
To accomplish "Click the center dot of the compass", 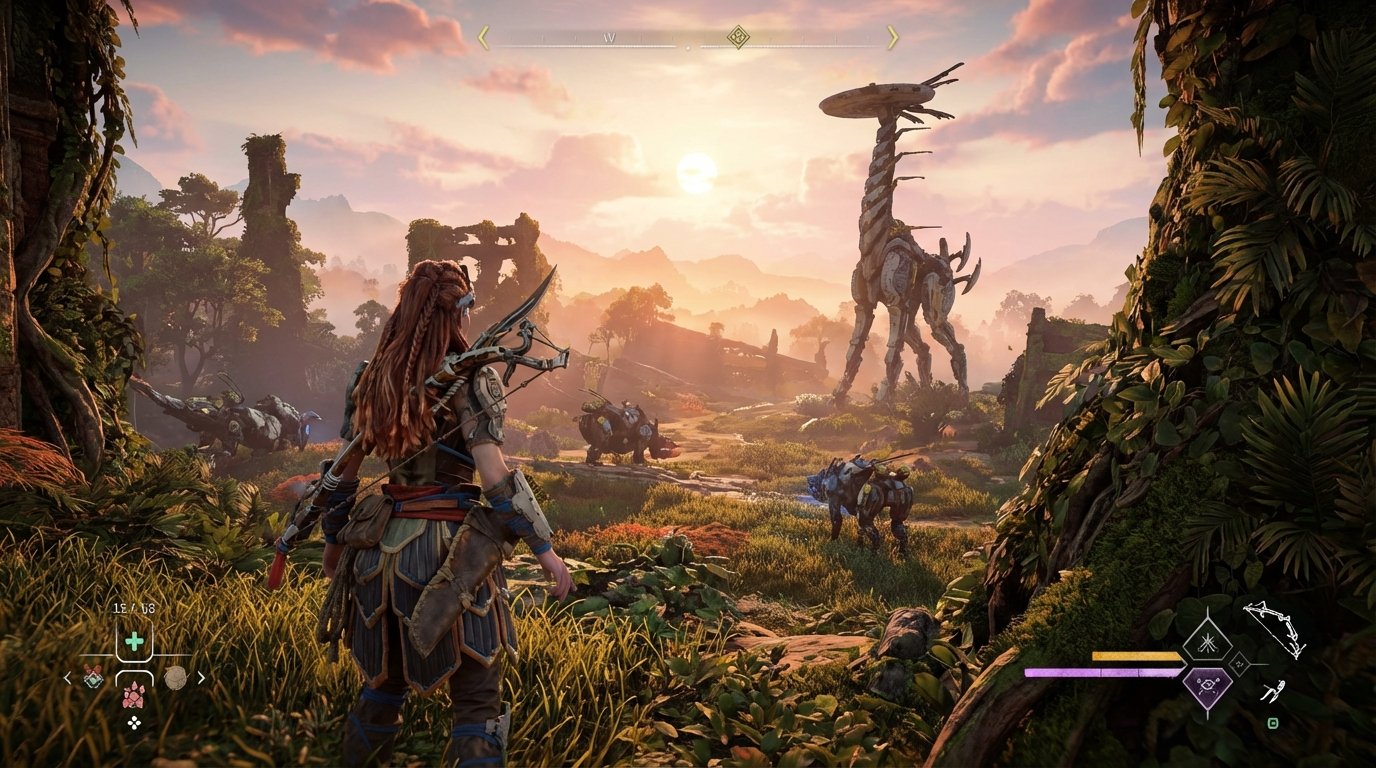I will [688, 47].
